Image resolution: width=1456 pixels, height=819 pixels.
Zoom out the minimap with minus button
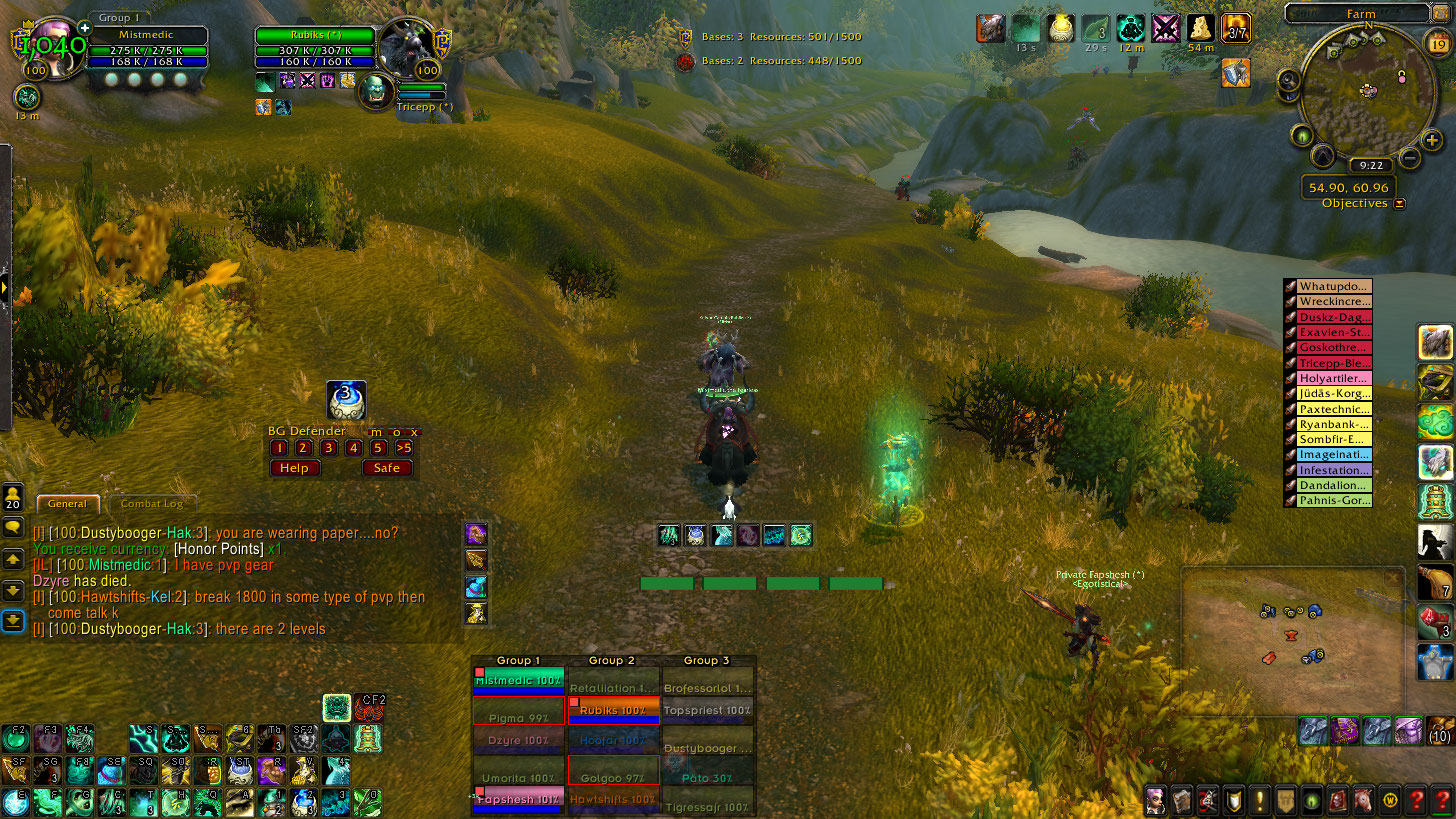pyautogui.click(x=1409, y=158)
